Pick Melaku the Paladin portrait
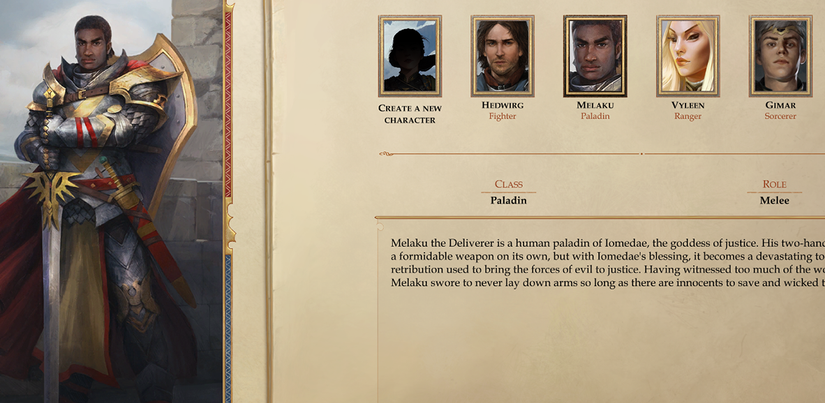The height and width of the screenshot is (403, 825). pyautogui.click(x=595, y=56)
